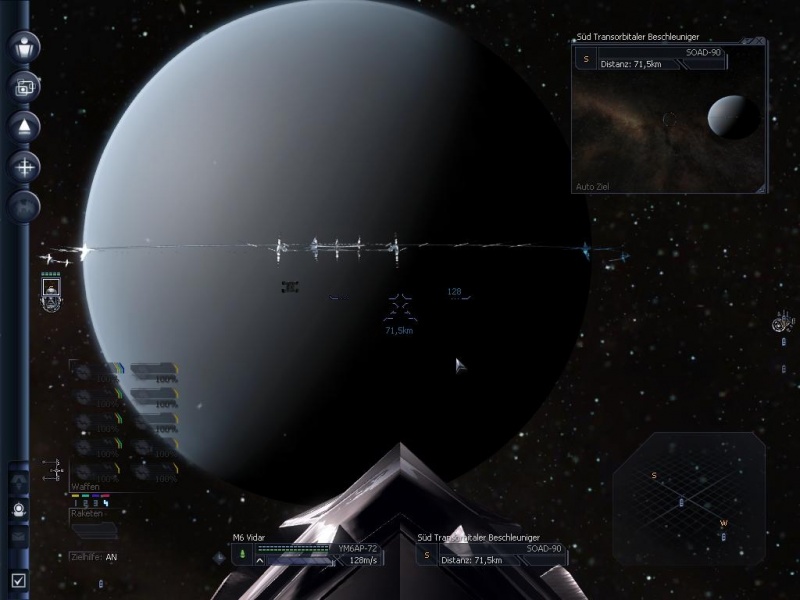Click the eject-style triangle sidebar icon
This screenshot has width=800, height=600.
coord(24,126)
